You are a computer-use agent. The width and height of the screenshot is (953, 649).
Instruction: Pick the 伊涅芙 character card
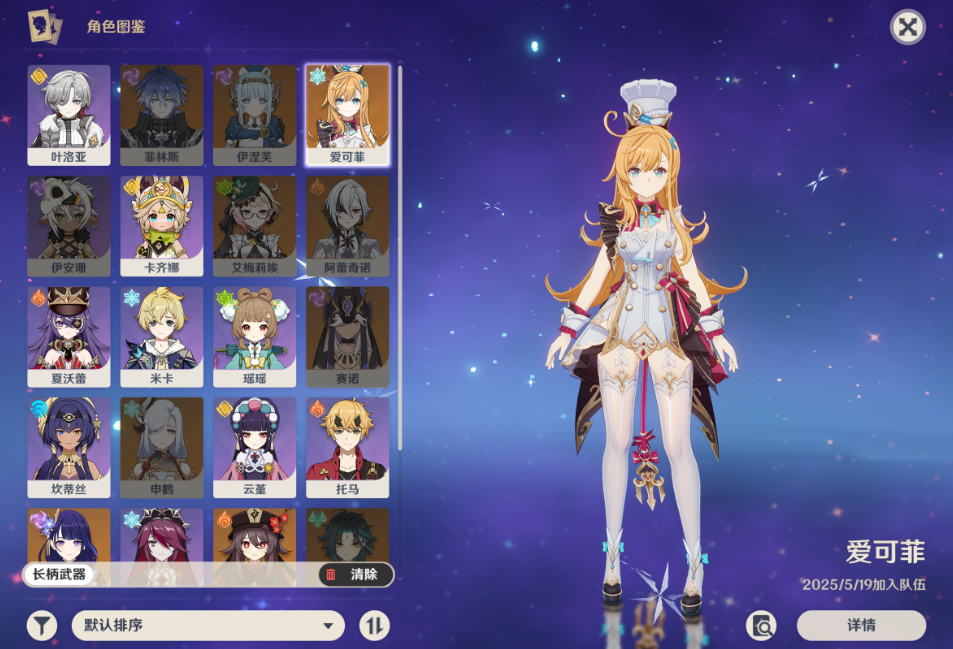pos(254,114)
